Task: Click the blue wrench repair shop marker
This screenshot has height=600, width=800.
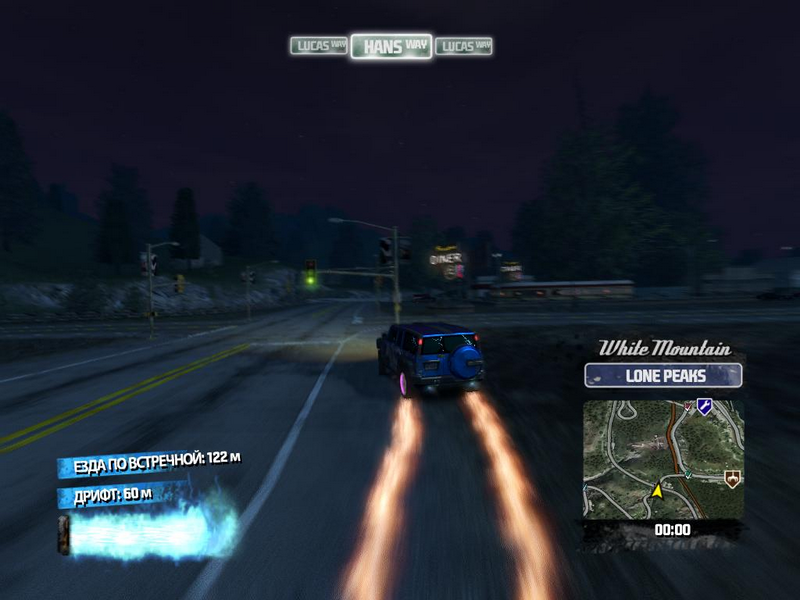Action: coord(704,406)
